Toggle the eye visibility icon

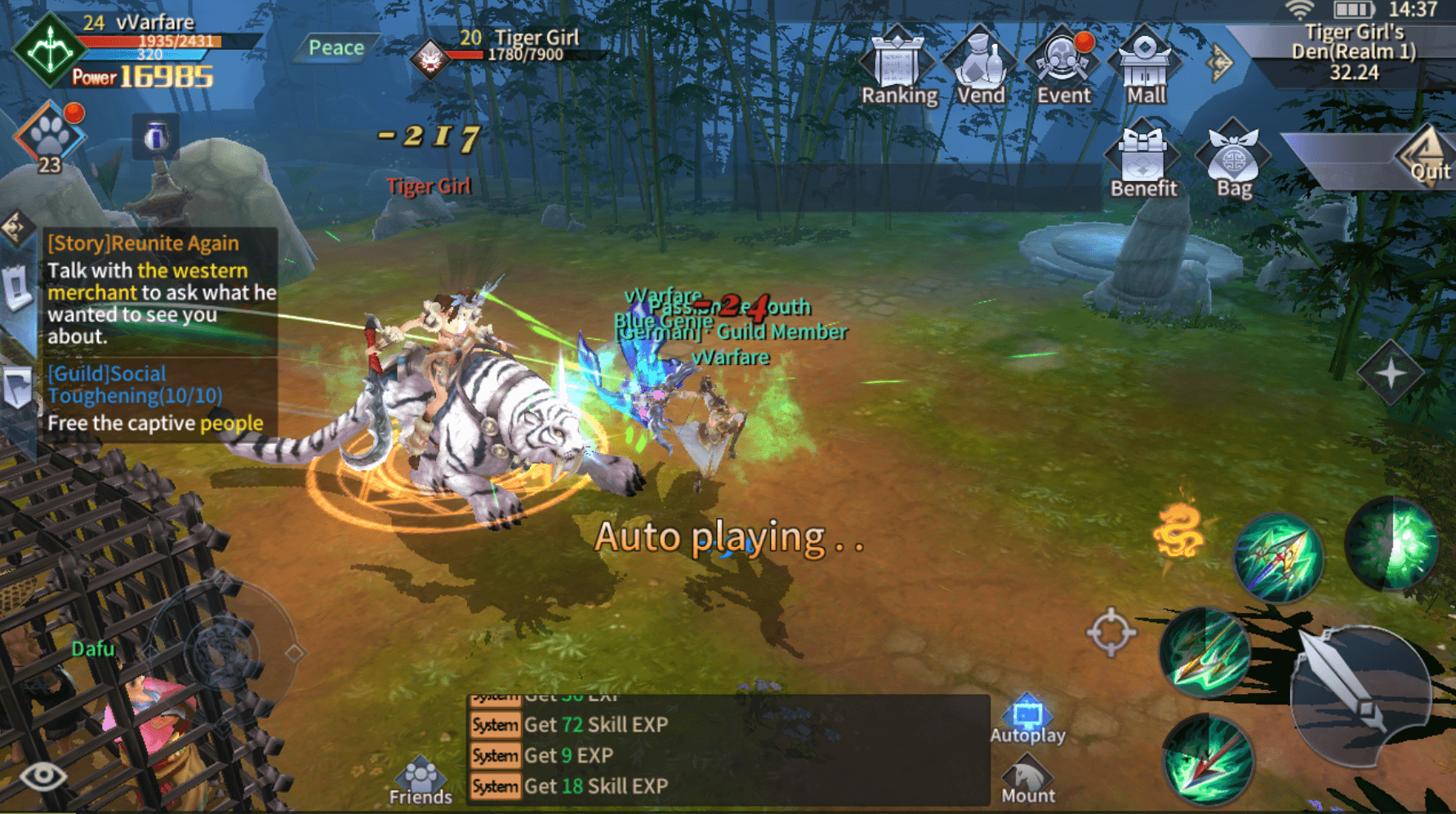42,775
